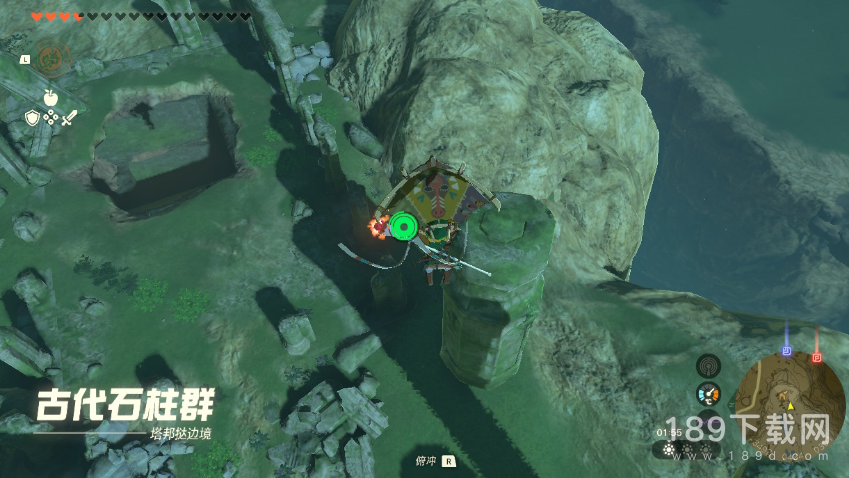Select the yellow player arrow on minimap
The width and height of the screenshot is (849, 478).
[x=790, y=406]
